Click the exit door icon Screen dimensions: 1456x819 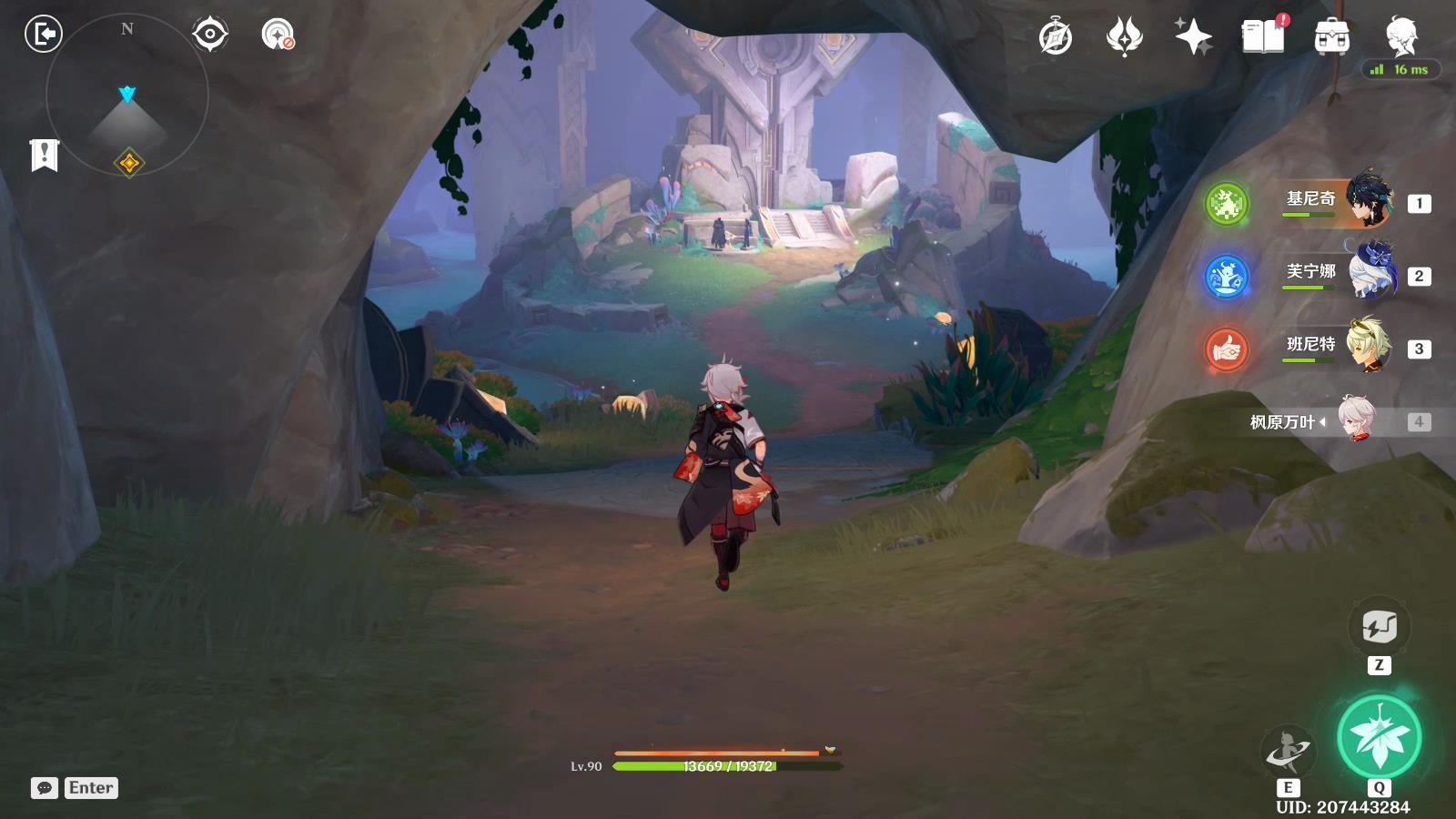coord(43,35)
